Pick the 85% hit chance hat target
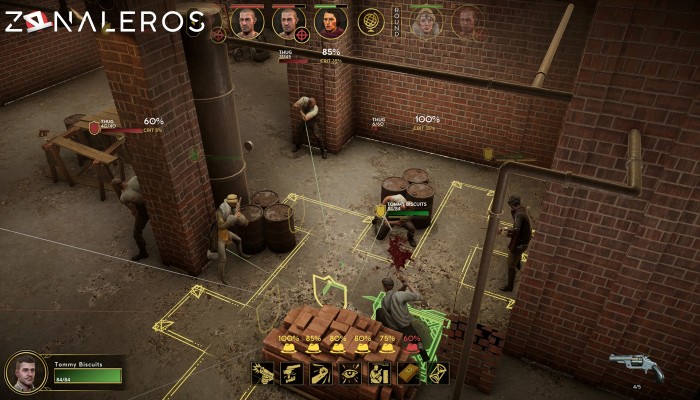The height and width of the screenshot is (400, 700). (x=313, y=348)
